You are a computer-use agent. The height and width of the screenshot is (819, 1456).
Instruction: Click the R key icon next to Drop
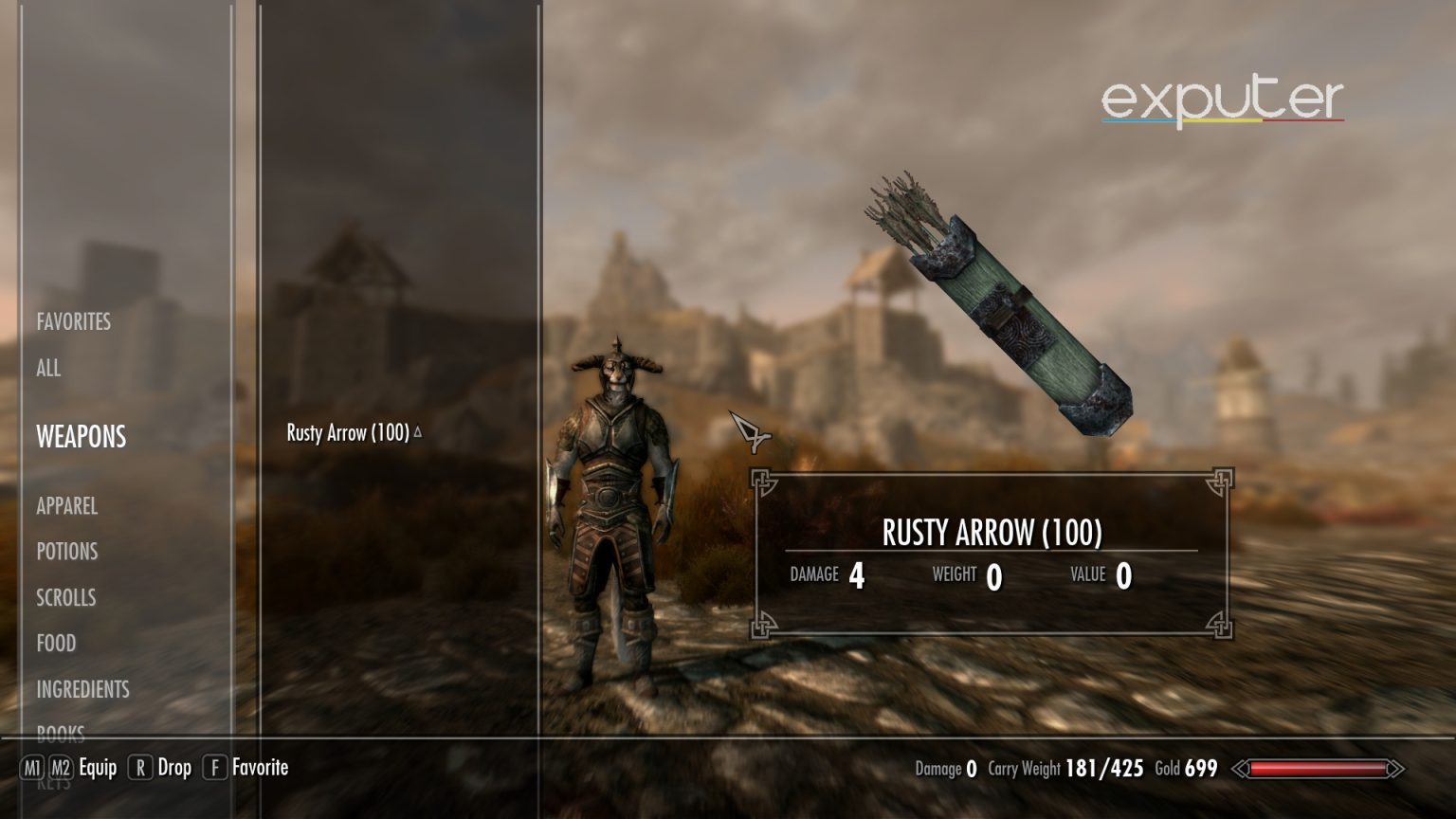point(139,768)
